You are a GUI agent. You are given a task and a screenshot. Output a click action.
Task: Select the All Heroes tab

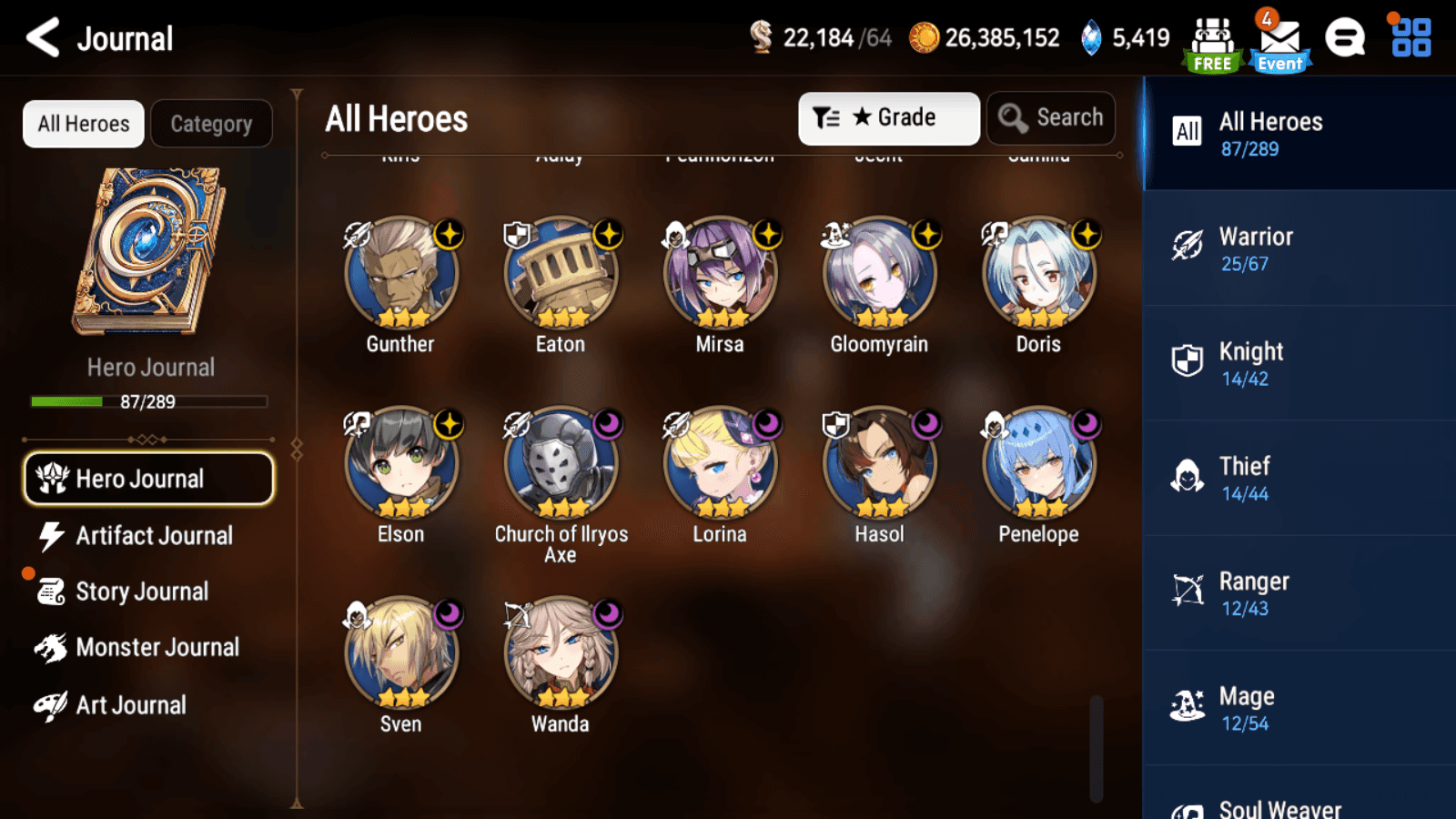pos(84,124)
